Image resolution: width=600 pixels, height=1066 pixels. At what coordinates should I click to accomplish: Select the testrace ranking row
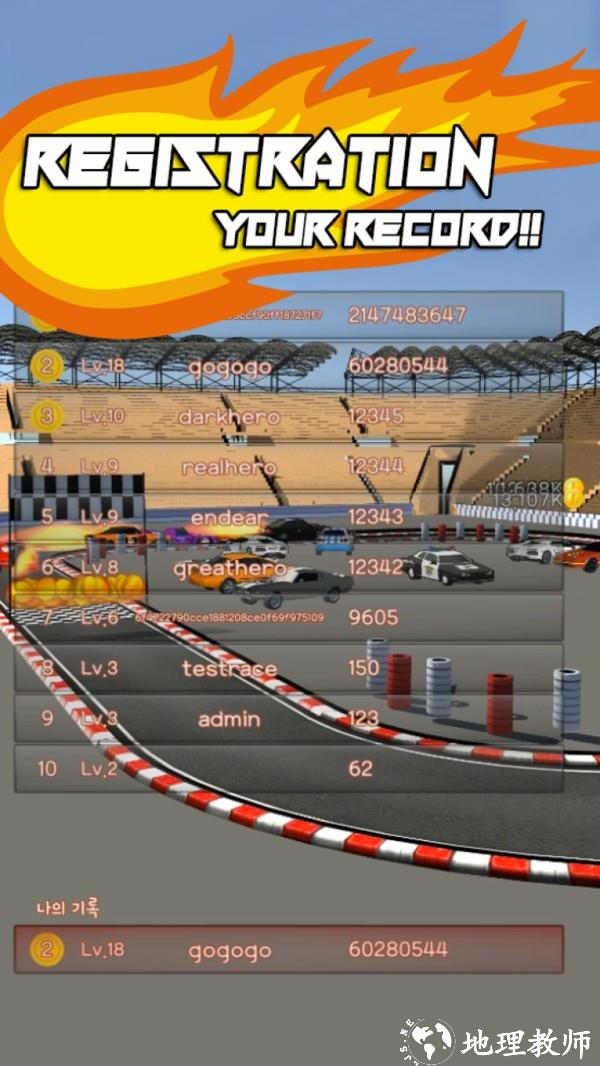(x=288, y=668)
